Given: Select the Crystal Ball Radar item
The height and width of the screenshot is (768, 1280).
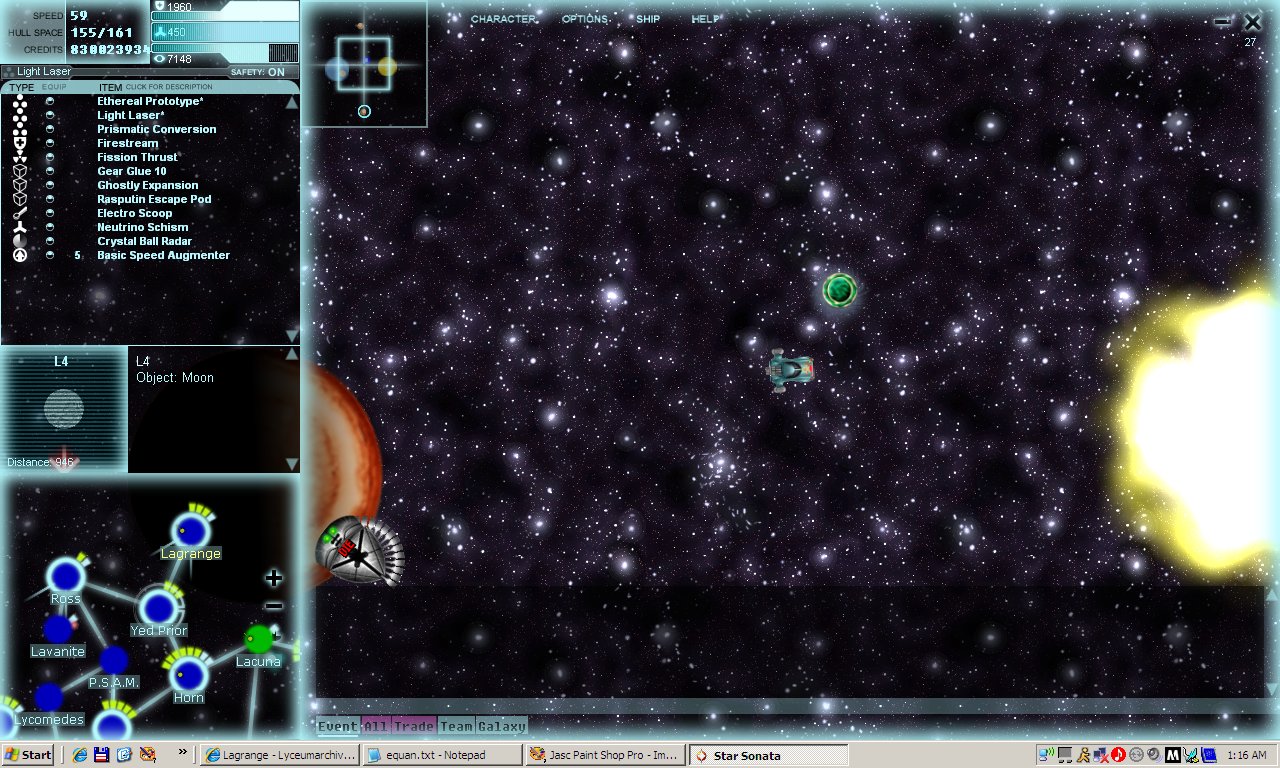Looking at the screenshot, I should click(144, 241).
